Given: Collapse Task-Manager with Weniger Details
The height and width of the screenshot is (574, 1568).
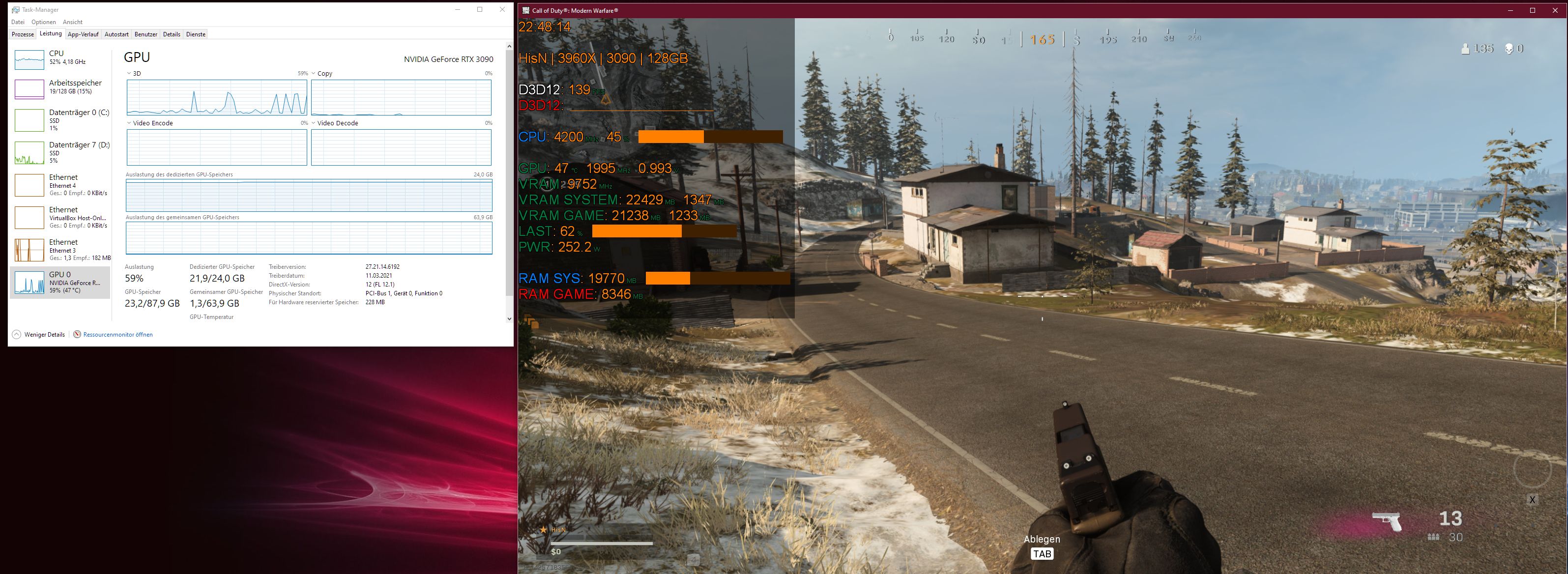Looking at the screenshot, I should 39,334.
